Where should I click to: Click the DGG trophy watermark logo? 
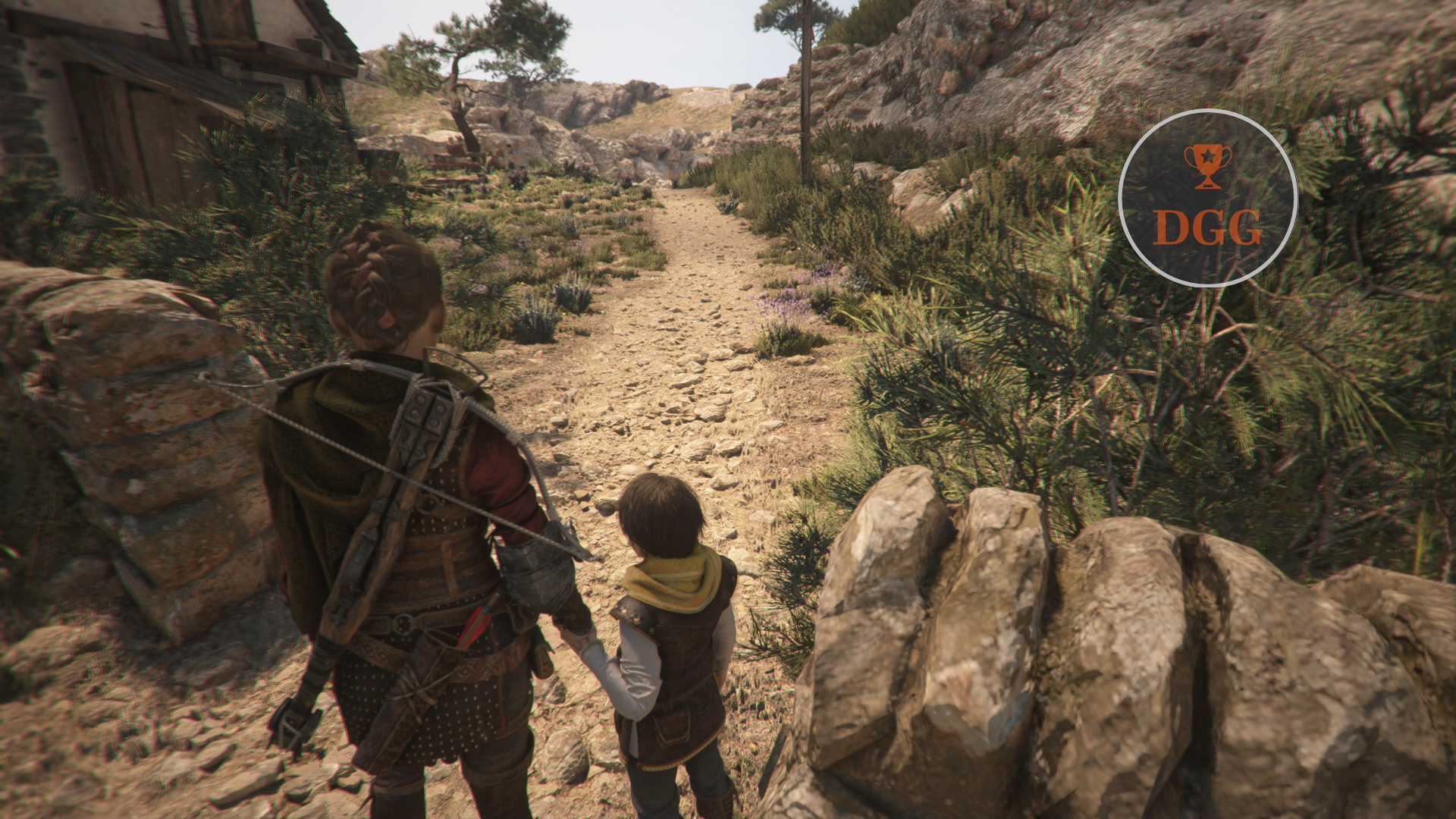coord(1207,198)
